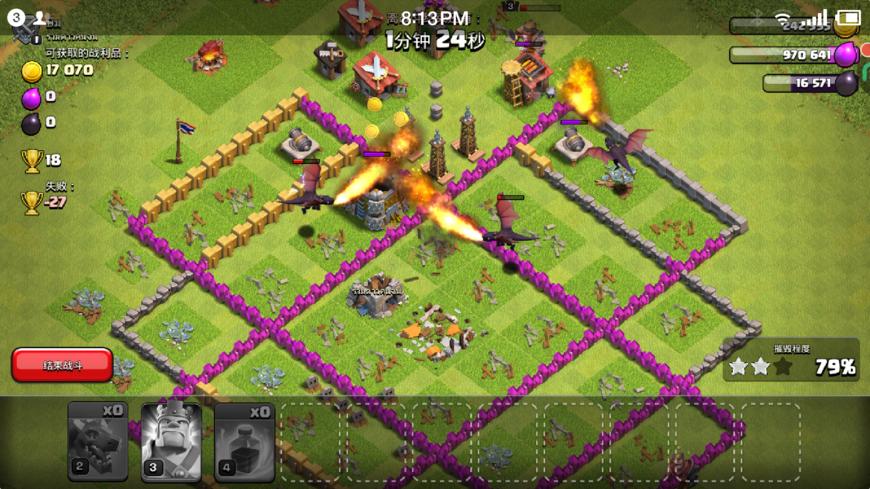Click the red 结束战斗 end battle button

(62, 365)
